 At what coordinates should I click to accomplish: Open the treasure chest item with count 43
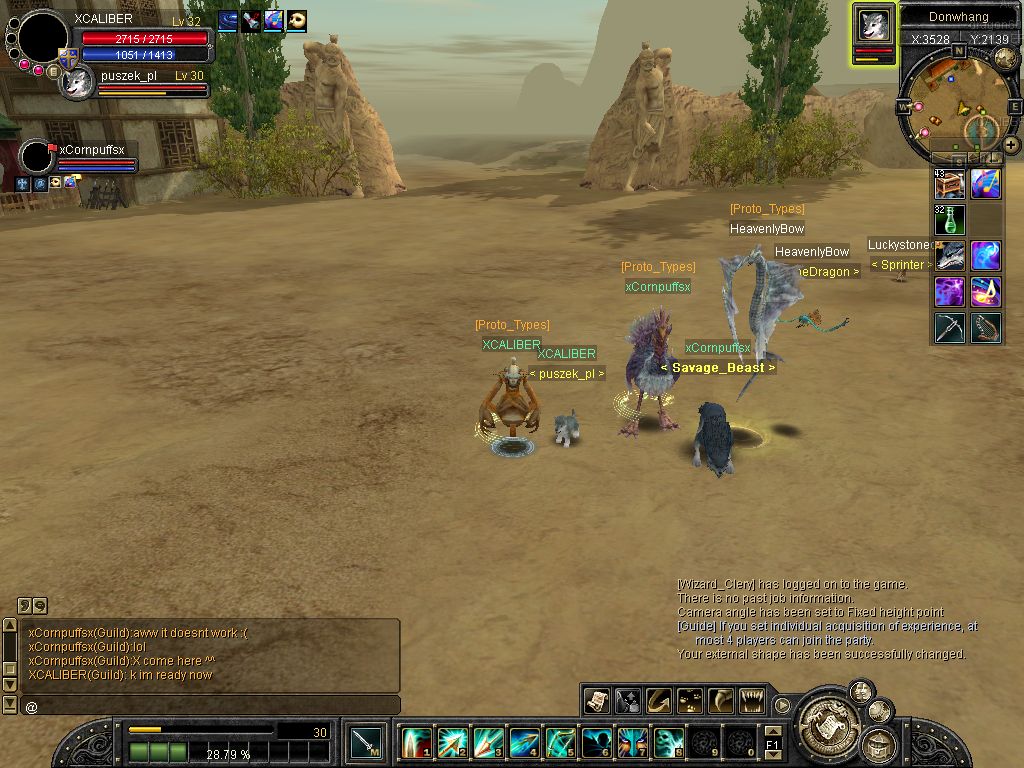pos(950,184)
